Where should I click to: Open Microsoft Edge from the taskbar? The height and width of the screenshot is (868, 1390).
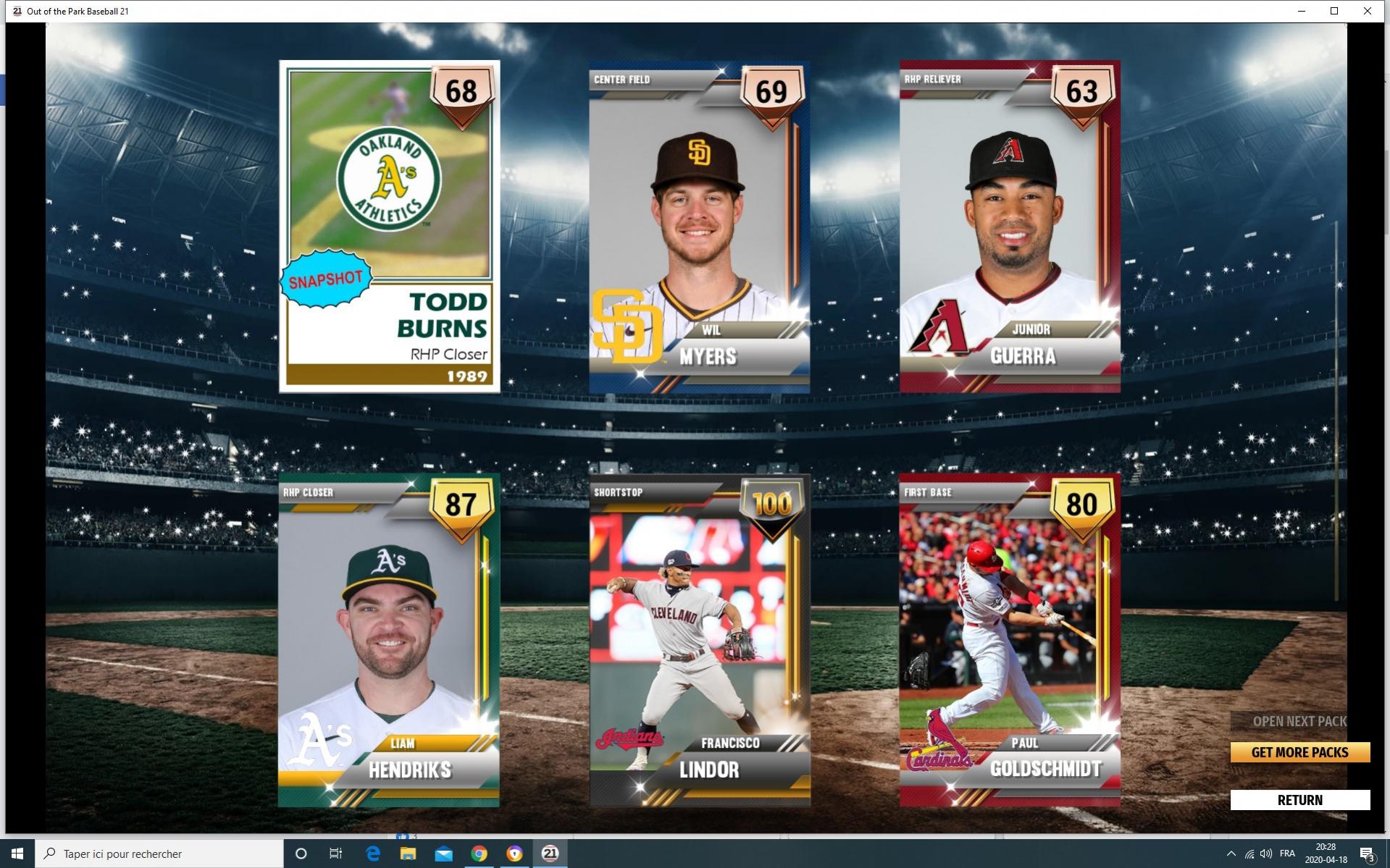pos(374,854)
